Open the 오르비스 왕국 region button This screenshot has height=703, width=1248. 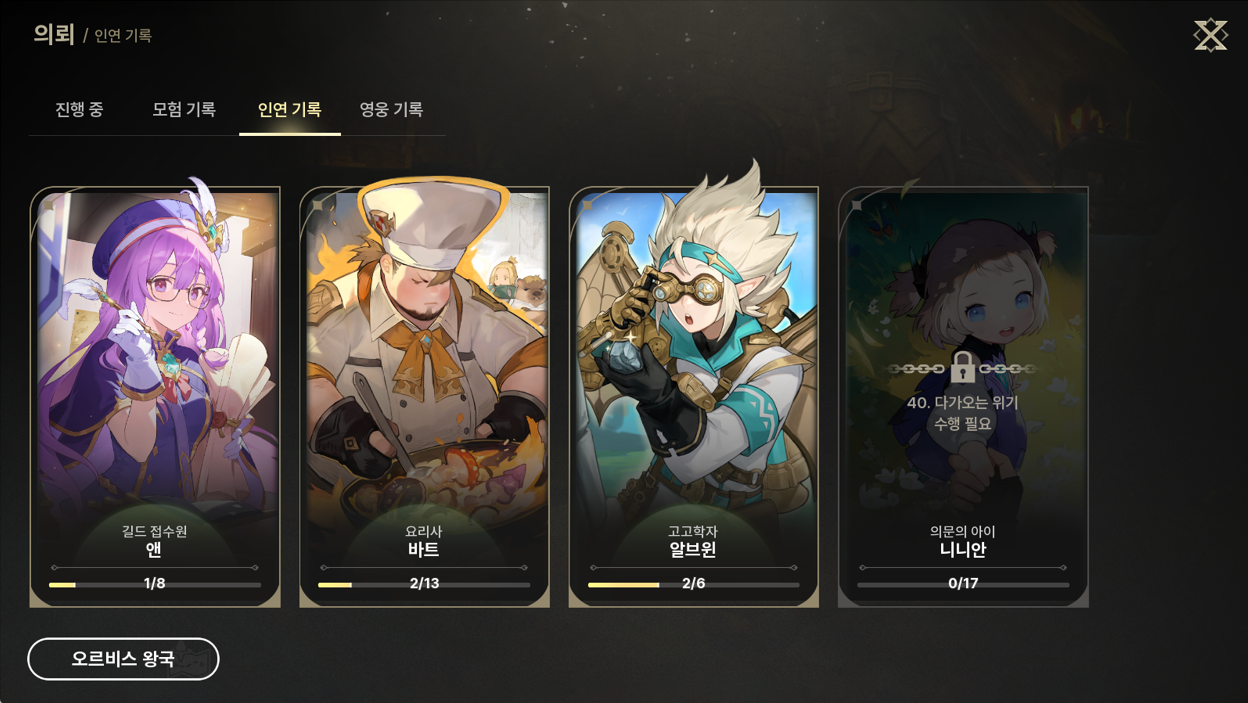tap(123, 659)
